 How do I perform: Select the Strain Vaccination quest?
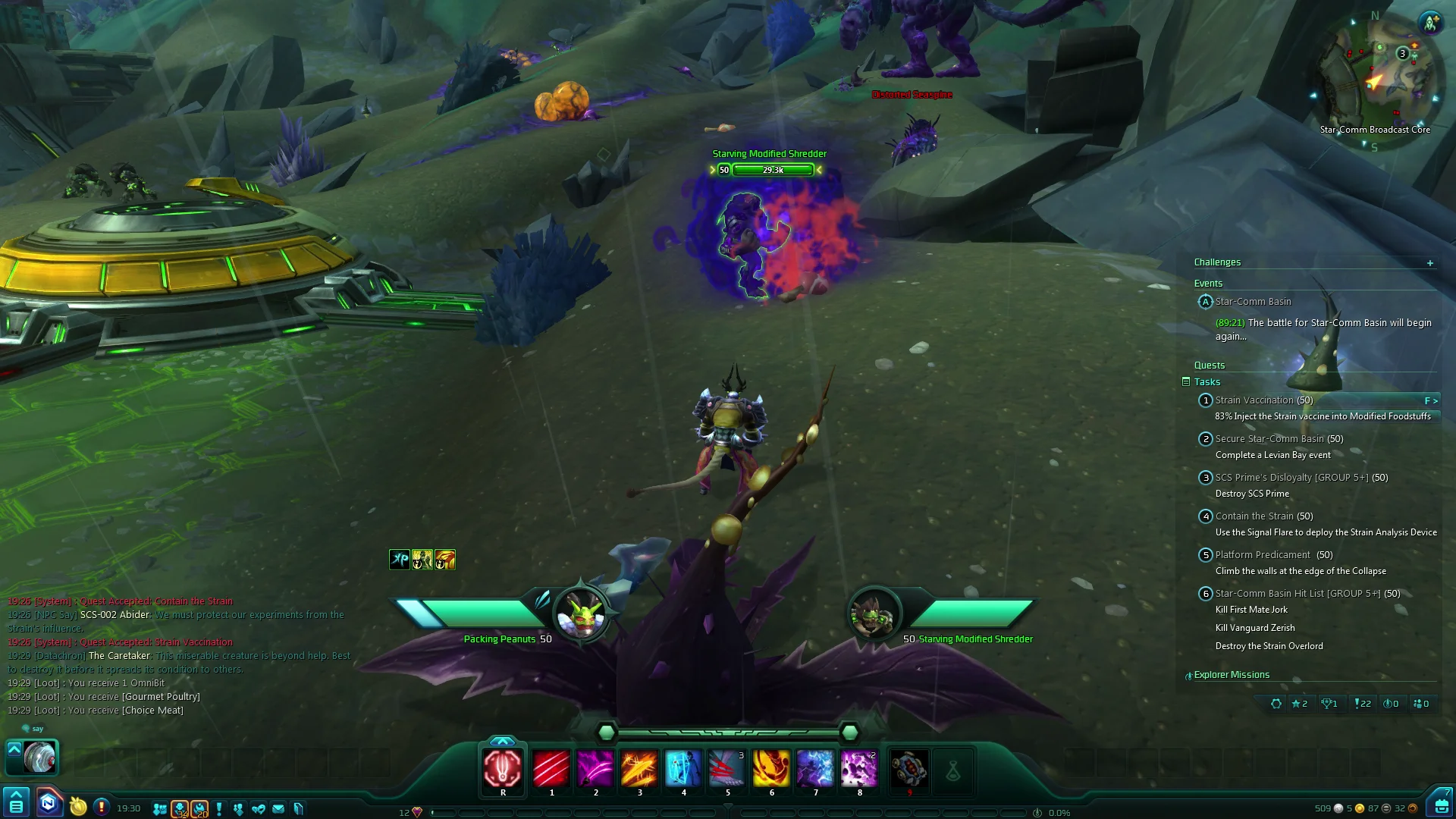[x=1263, y=400]
